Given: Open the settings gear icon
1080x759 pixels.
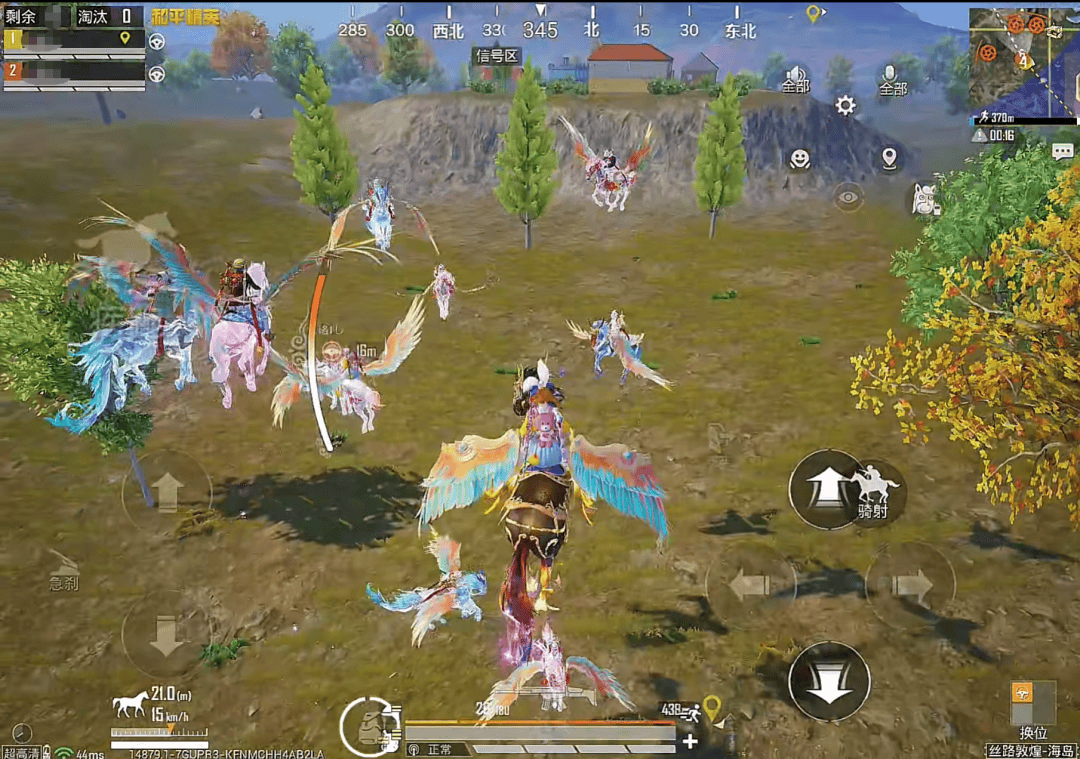Looking at the screenshot, I should coord(845,106).
